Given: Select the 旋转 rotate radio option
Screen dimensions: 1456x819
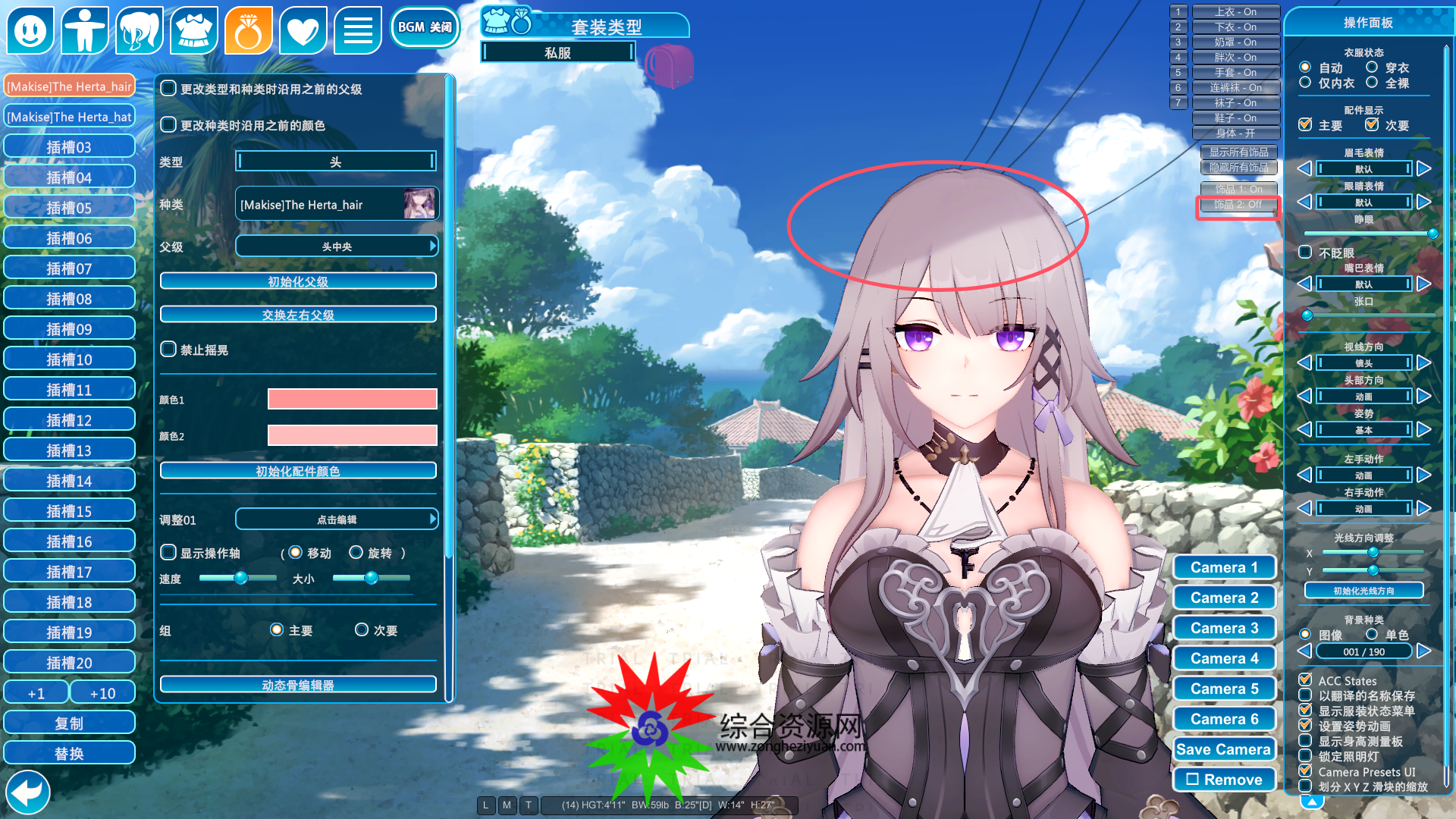Looking at the screenshot, I should click(x=356, y=553).
